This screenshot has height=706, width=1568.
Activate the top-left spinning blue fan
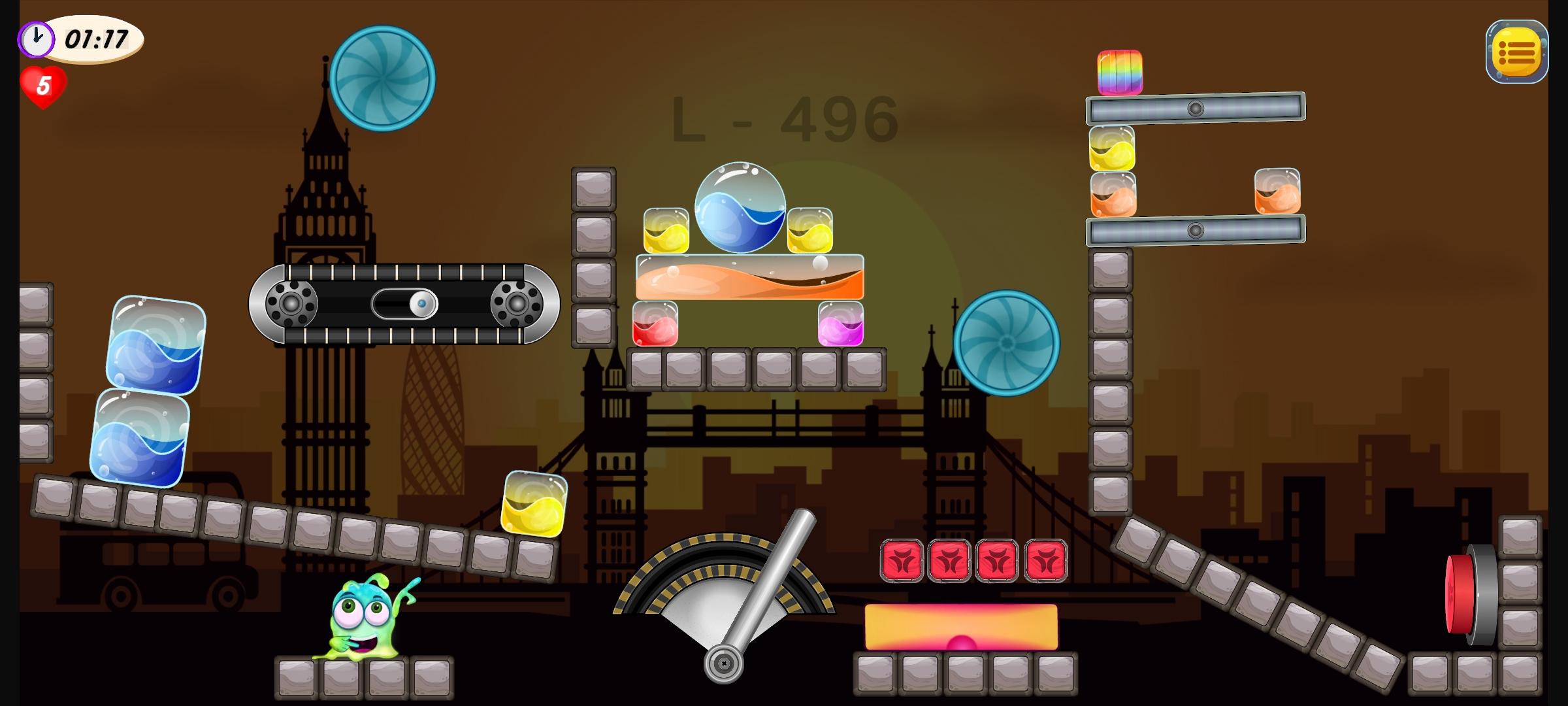(384, 76)
